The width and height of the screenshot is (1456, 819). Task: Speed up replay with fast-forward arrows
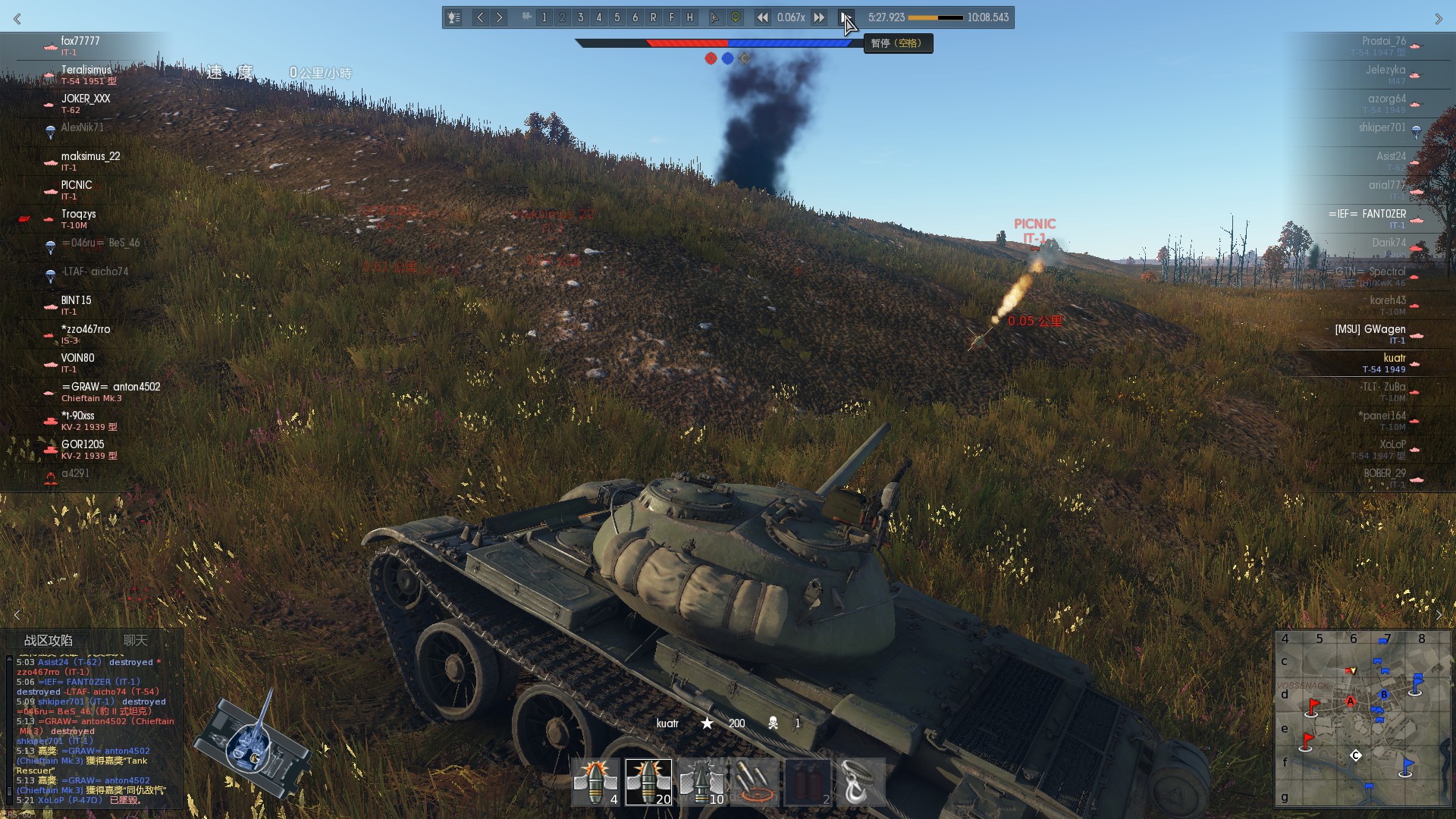(x=819, y=17)
